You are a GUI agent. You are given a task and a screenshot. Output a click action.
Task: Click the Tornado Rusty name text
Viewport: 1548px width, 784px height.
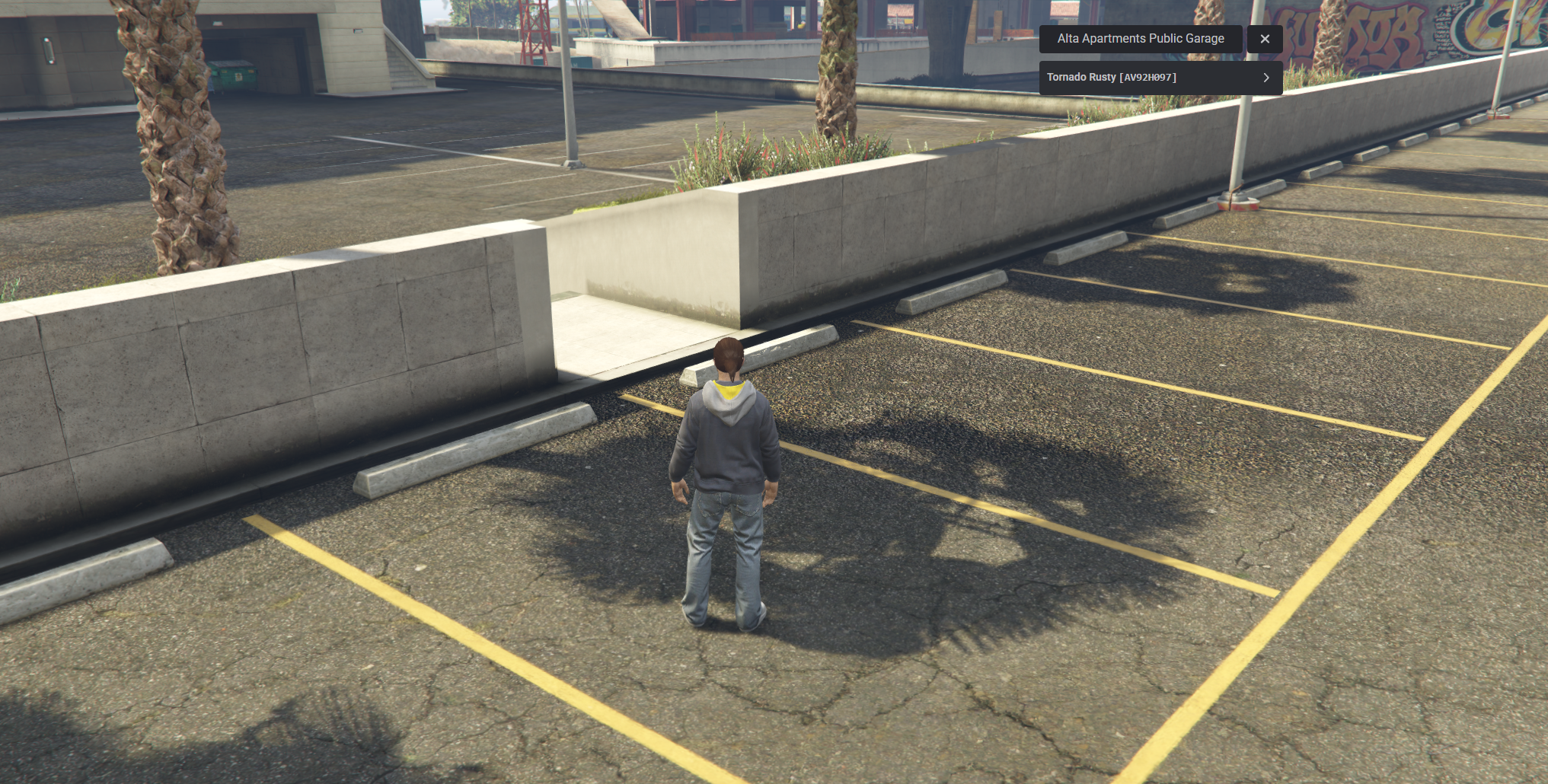(1083, 77)
